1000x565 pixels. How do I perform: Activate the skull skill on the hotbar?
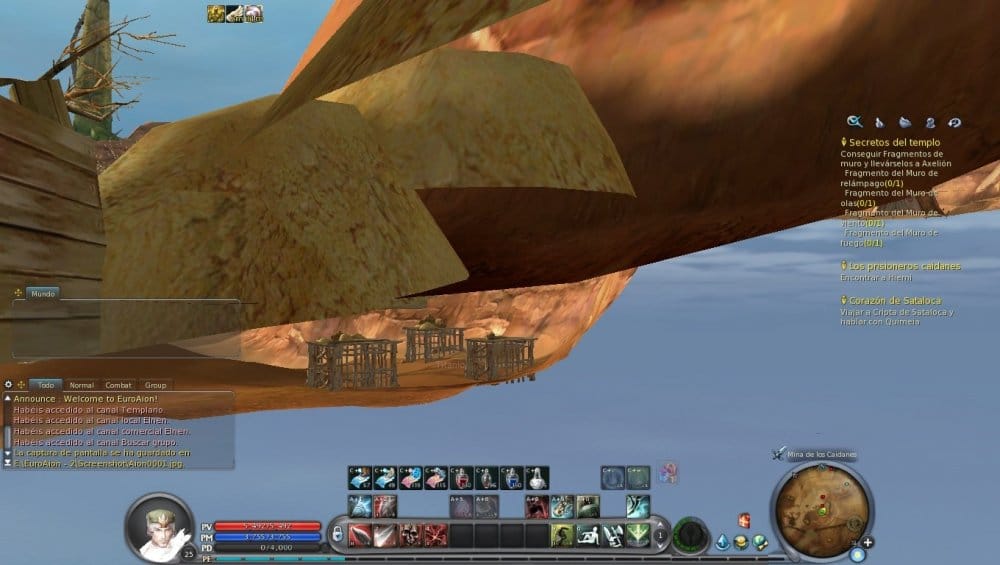coord(410,535)
